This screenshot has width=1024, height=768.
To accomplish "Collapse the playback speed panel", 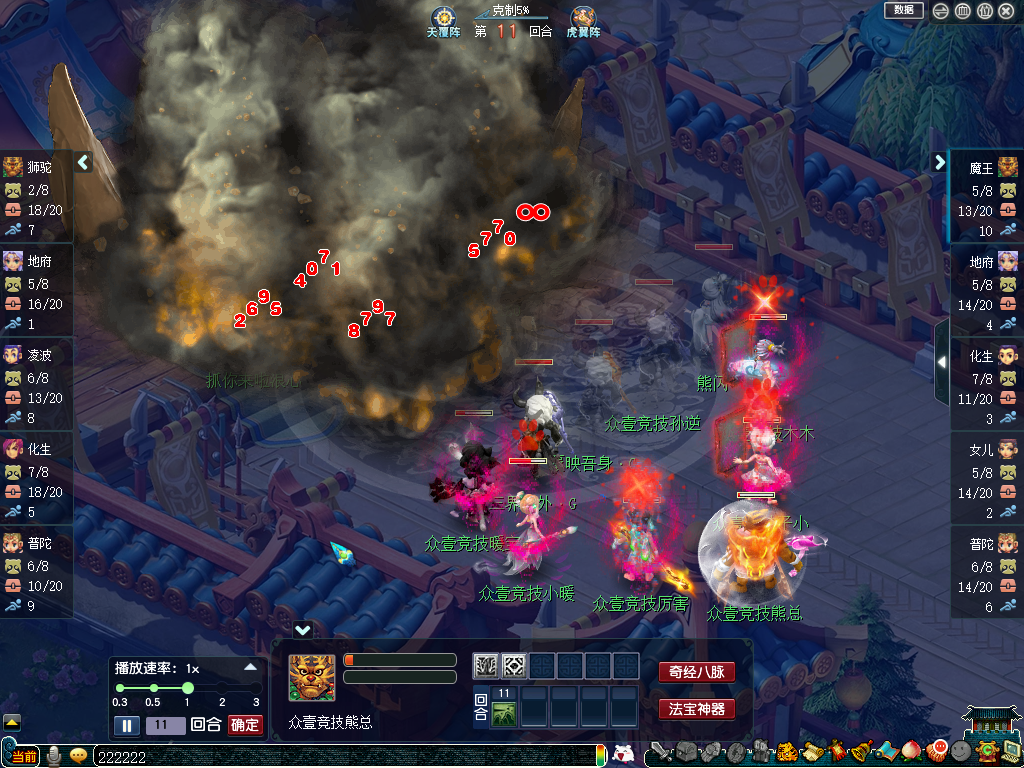I will tap(250, 667).
